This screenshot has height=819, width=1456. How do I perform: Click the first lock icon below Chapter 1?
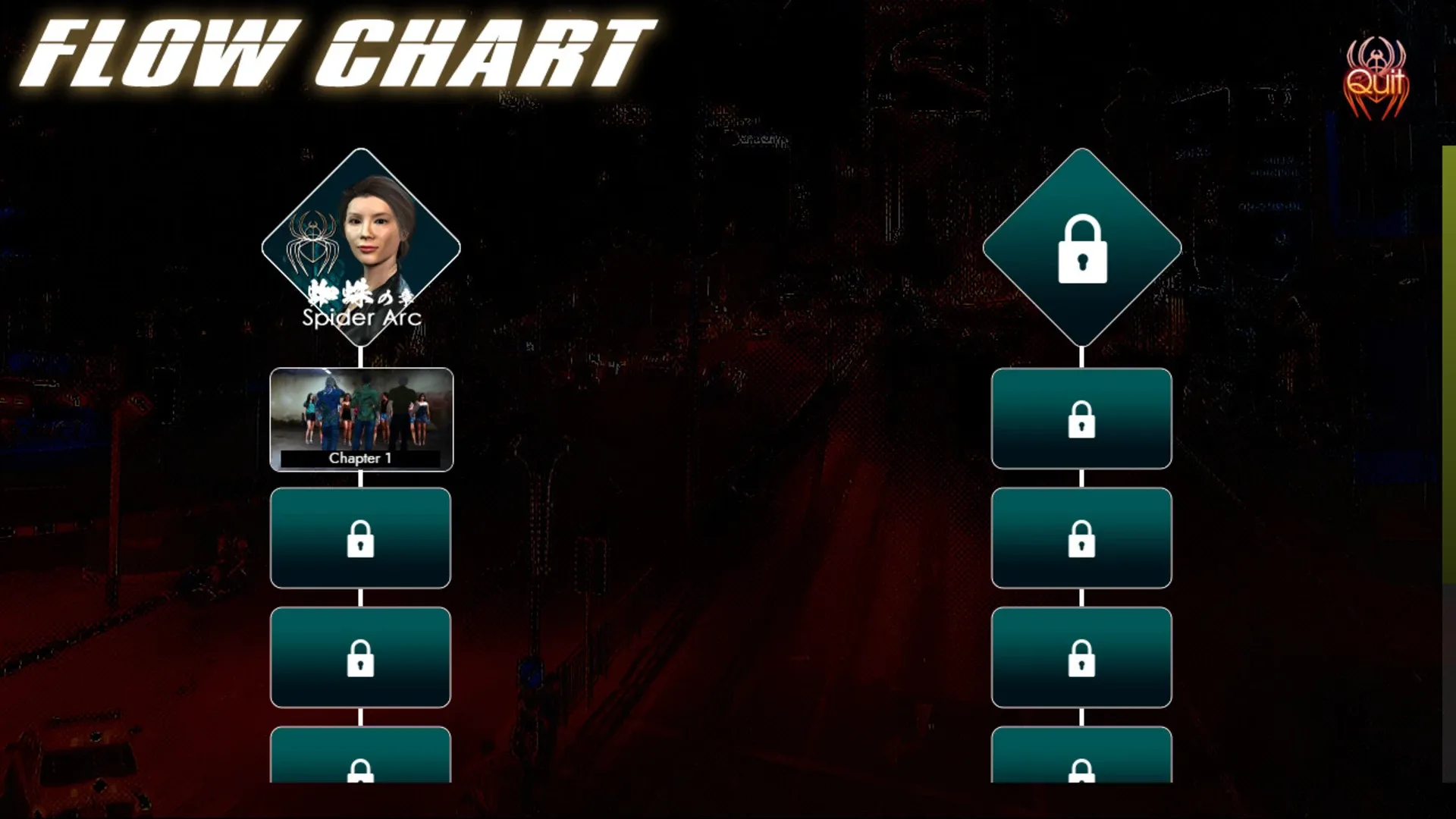(360, 538)
